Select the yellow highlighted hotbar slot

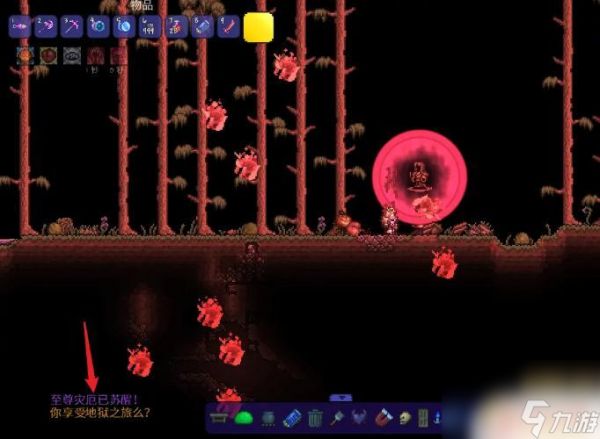259,27
